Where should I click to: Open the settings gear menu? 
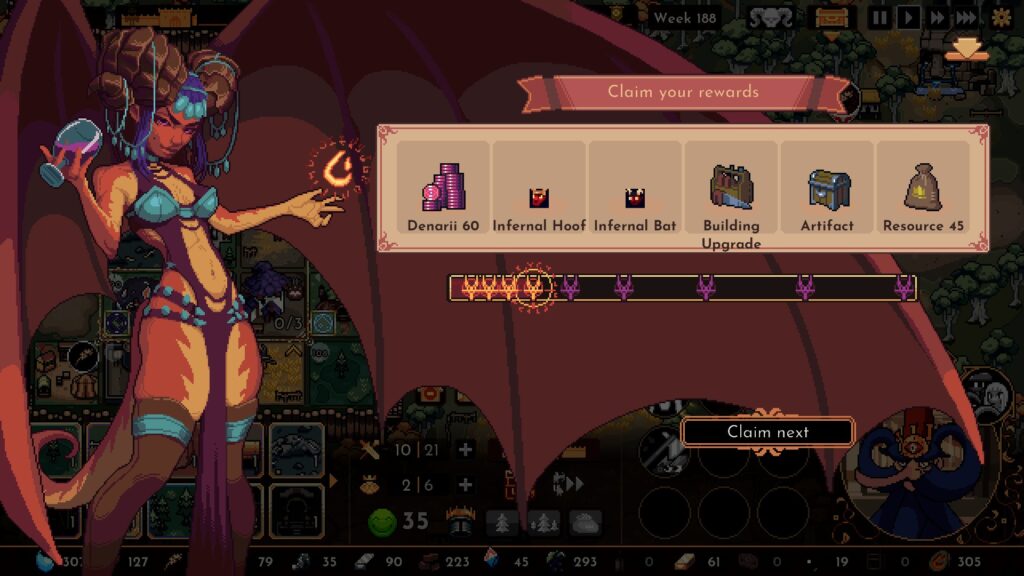pos(1000,18)
